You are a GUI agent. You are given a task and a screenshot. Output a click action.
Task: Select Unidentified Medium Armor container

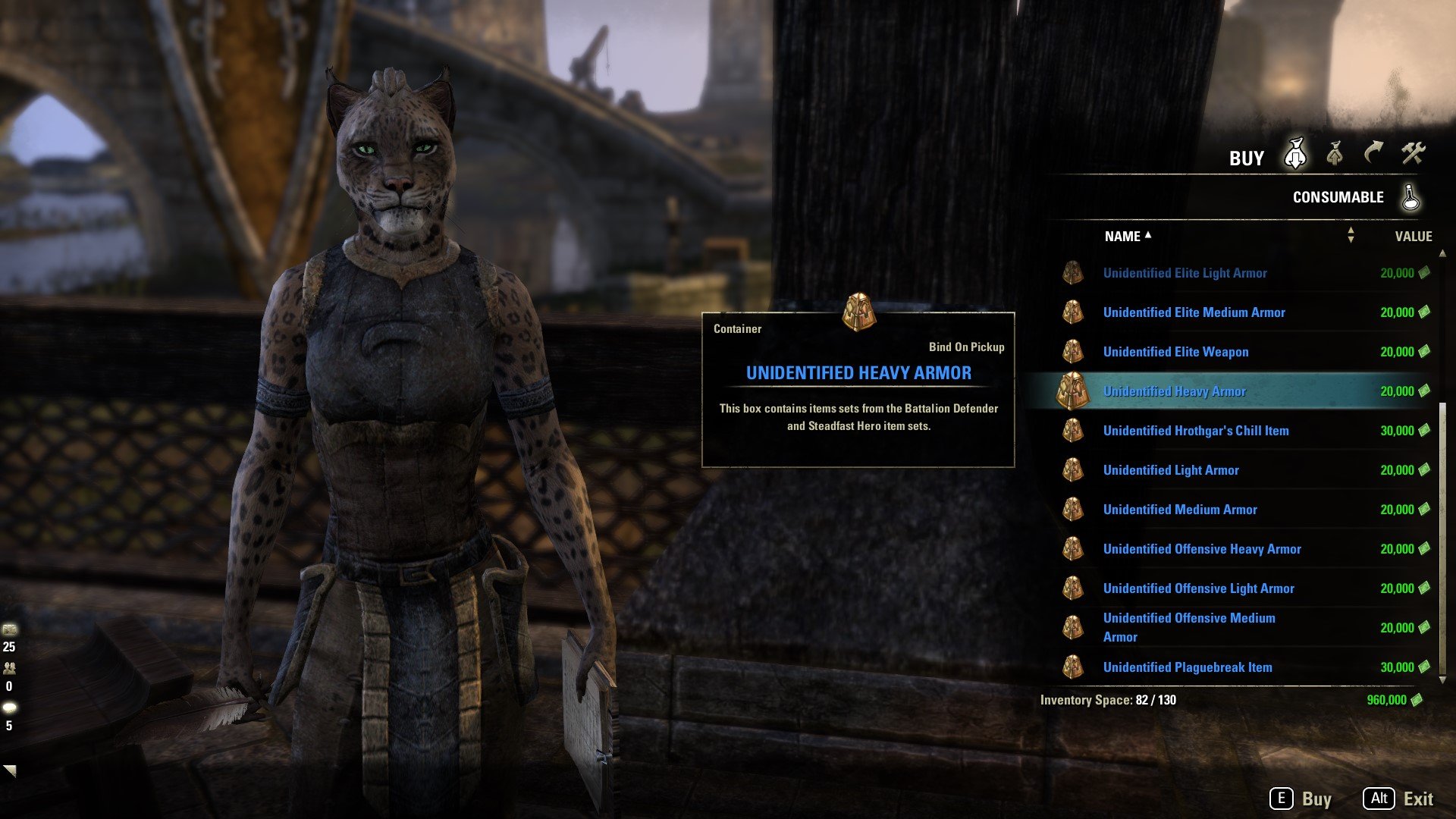point(1180,510)
